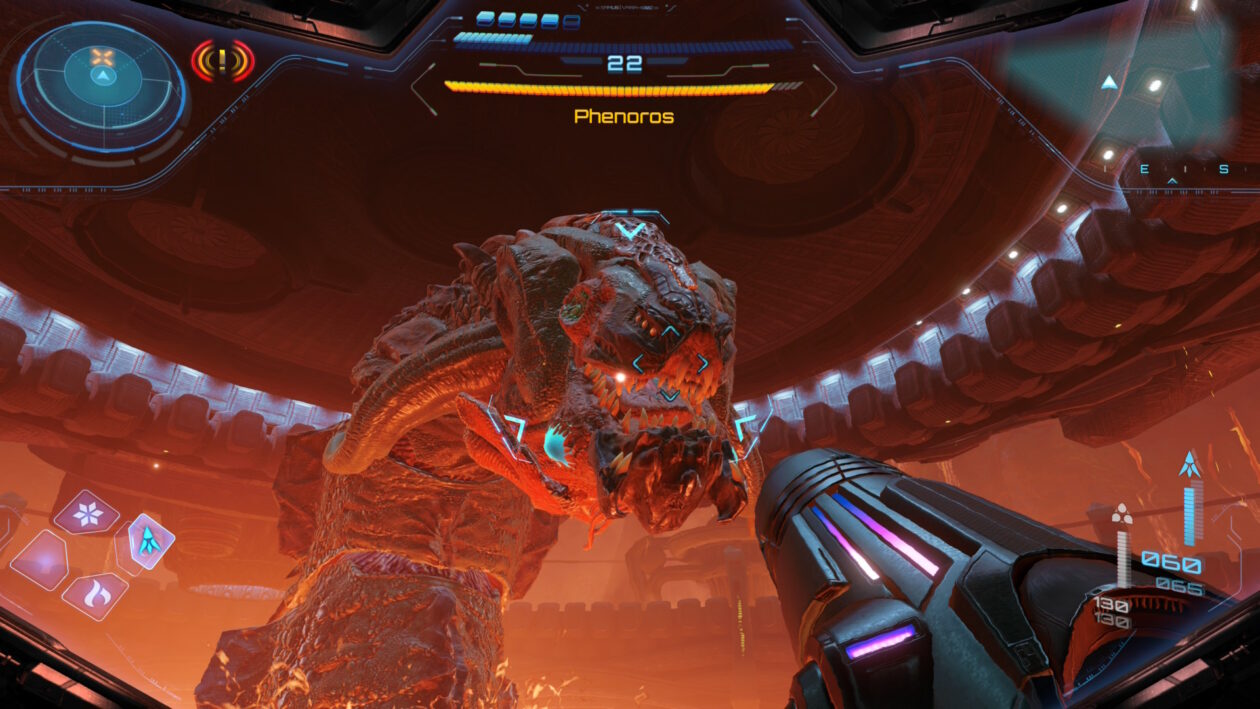Click the circular enemy radar
This screenshot has width=1260, height=709.
[102, 85]
